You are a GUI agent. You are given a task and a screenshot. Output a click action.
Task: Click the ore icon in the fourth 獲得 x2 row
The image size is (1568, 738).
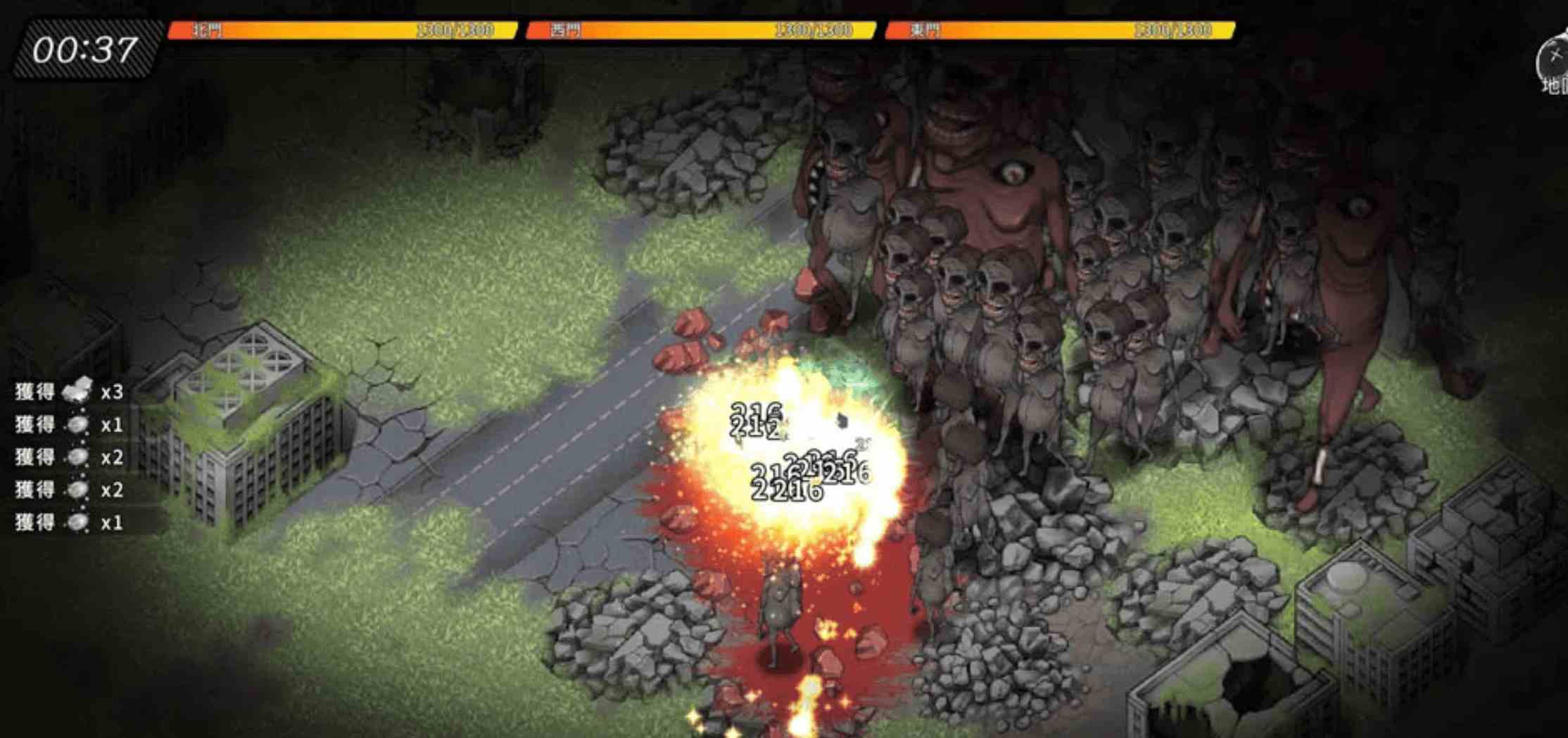pyautogui.click(x=80, y=490)
